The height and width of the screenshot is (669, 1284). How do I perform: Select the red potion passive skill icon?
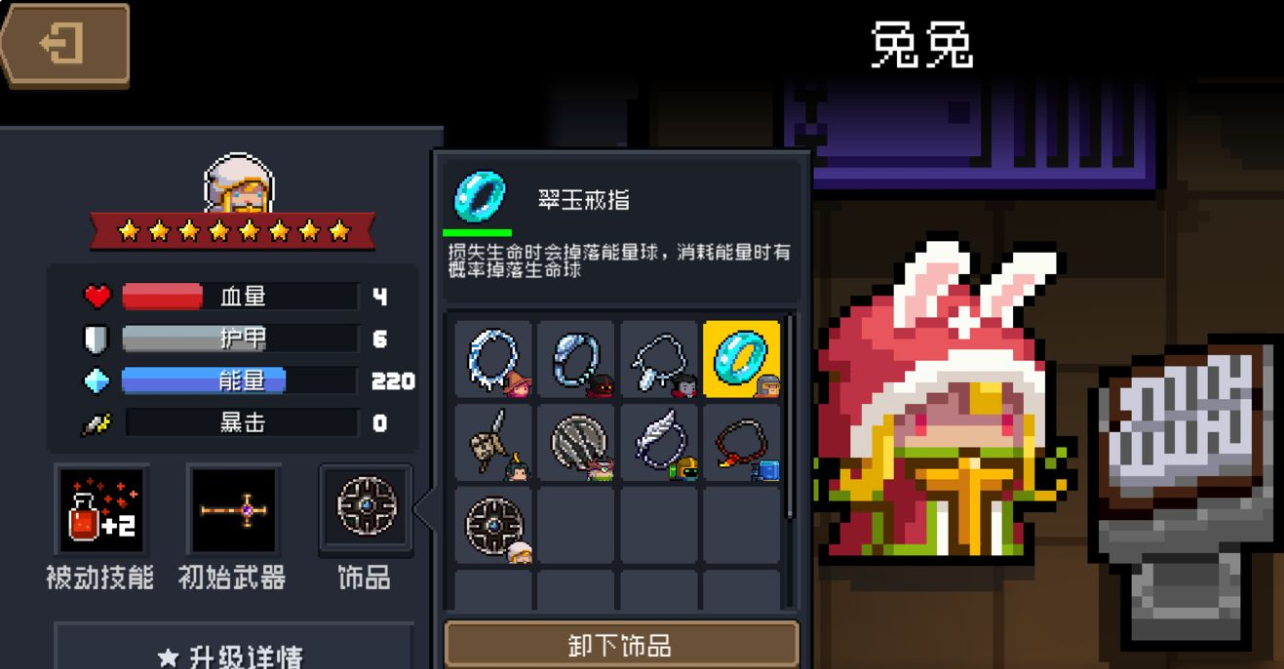click(x=103, y=509)
